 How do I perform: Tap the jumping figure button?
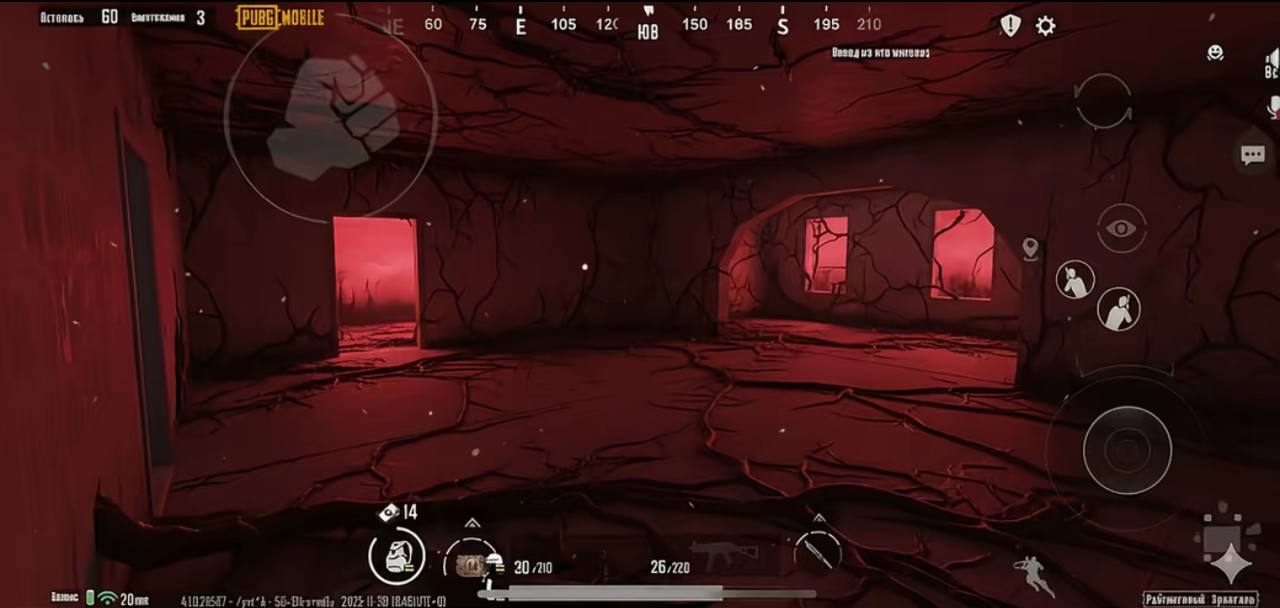point(1033,575)
